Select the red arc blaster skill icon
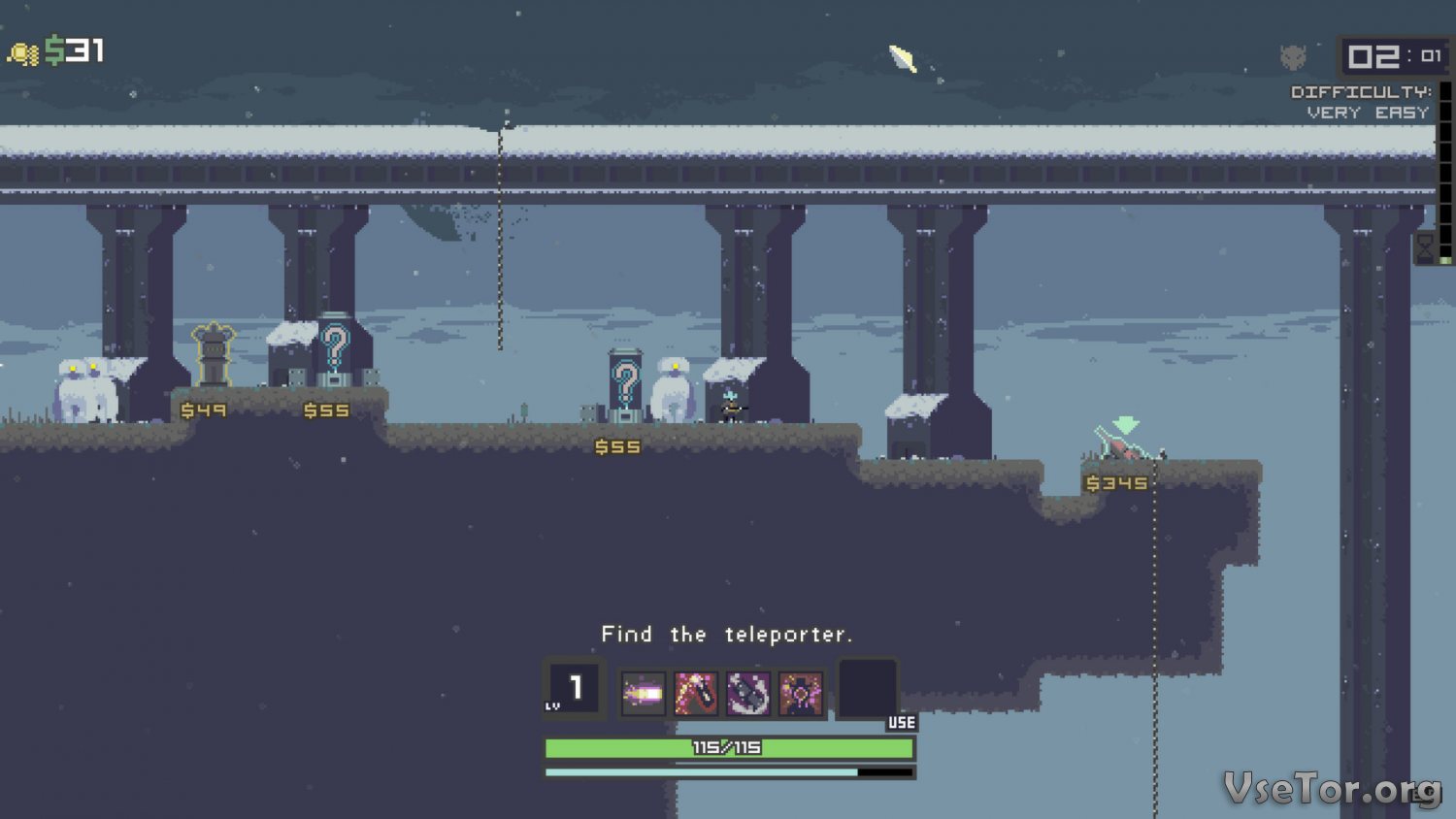 pos(695,693)
